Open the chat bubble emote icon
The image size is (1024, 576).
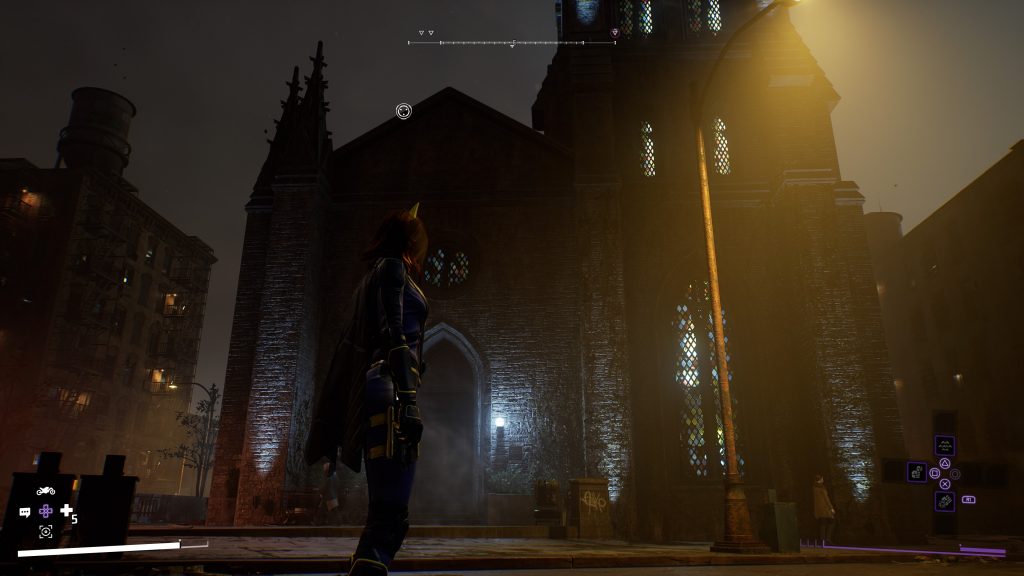click(25, 512)
